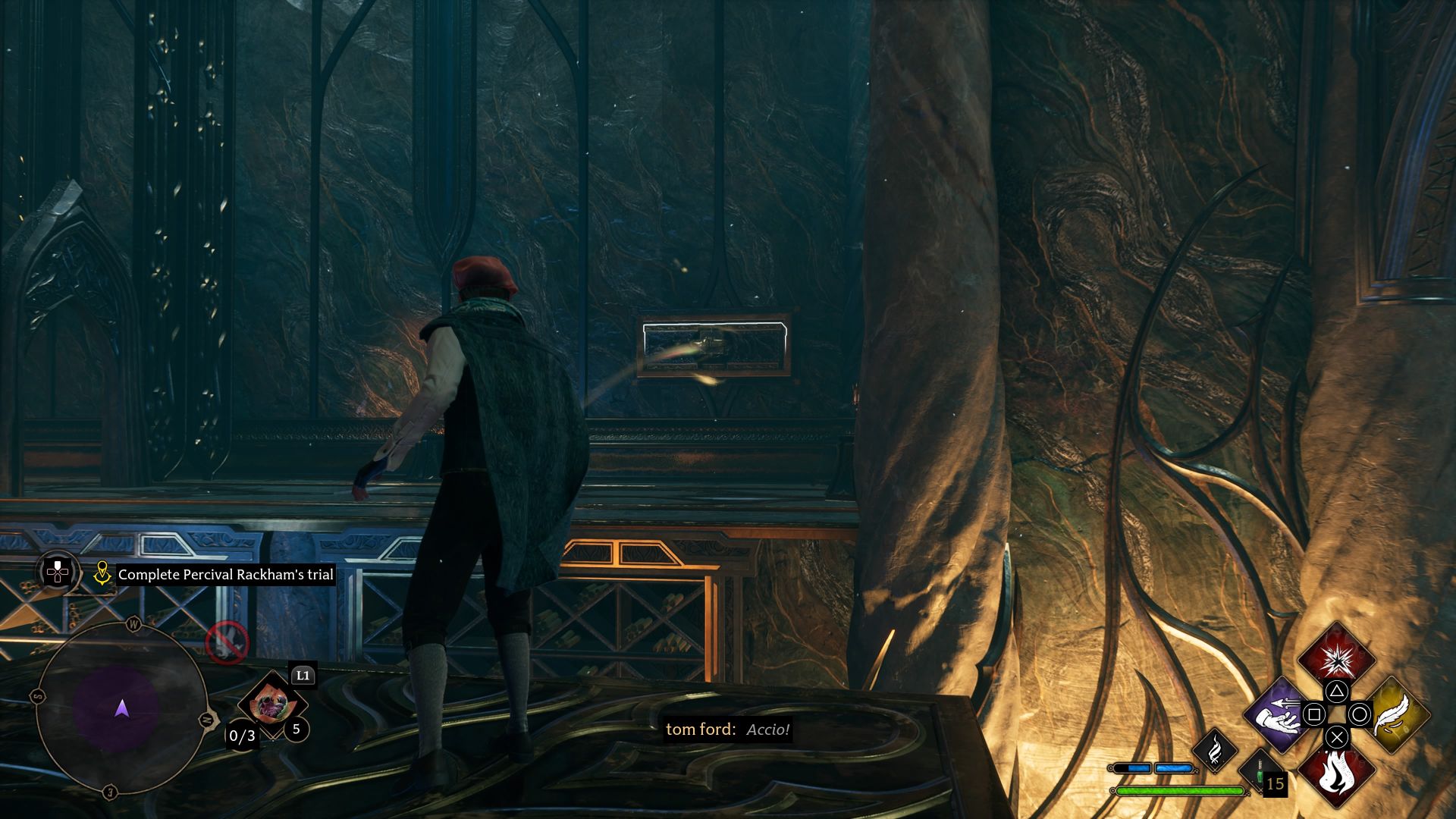Image resolution: width=1456 pixels, height=819 pixels.
Task: Click the potion count showing 15
Action: click(1275, 783)
